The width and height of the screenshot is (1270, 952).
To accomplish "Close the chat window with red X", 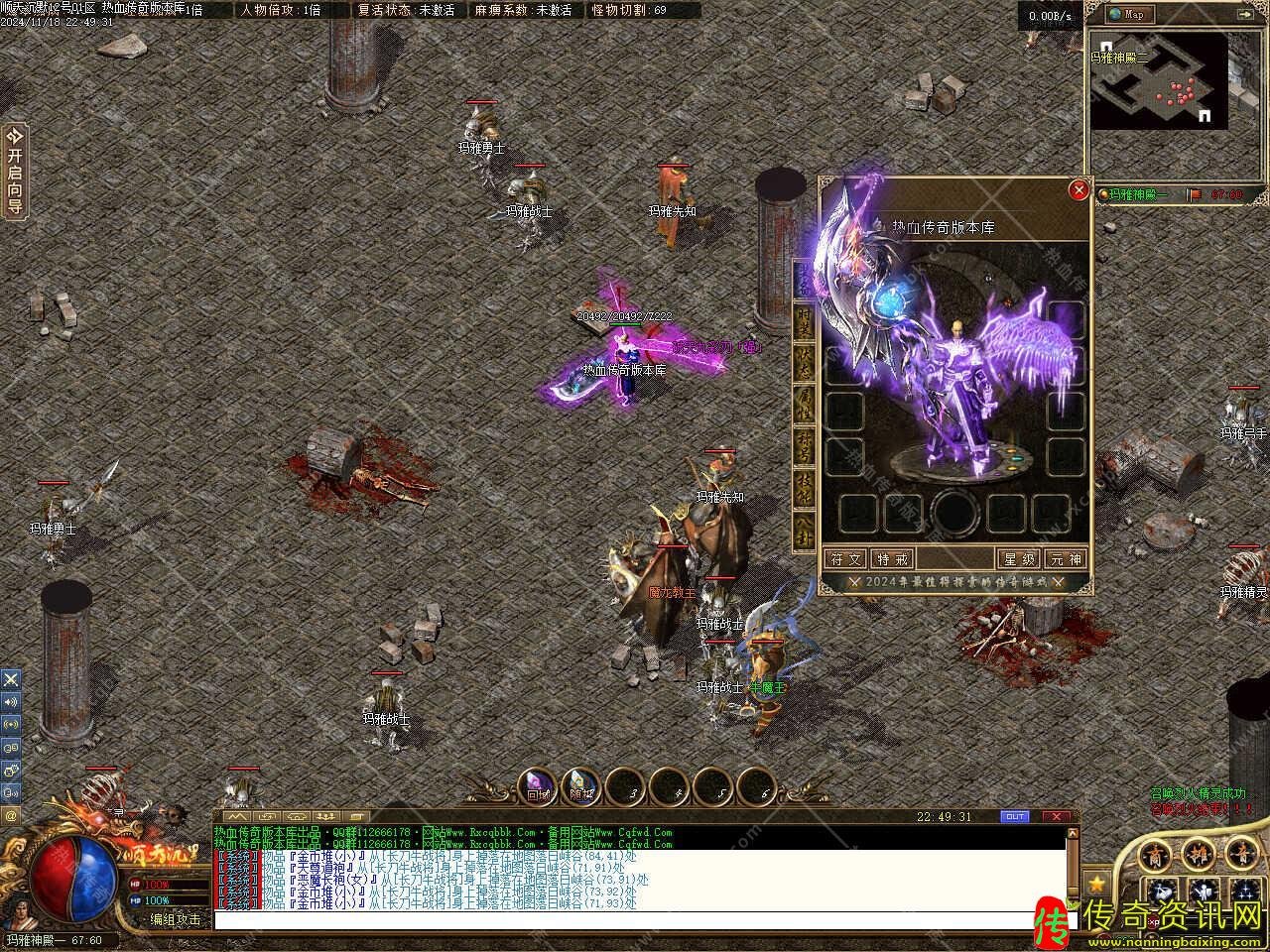I will coord(1057,817).
